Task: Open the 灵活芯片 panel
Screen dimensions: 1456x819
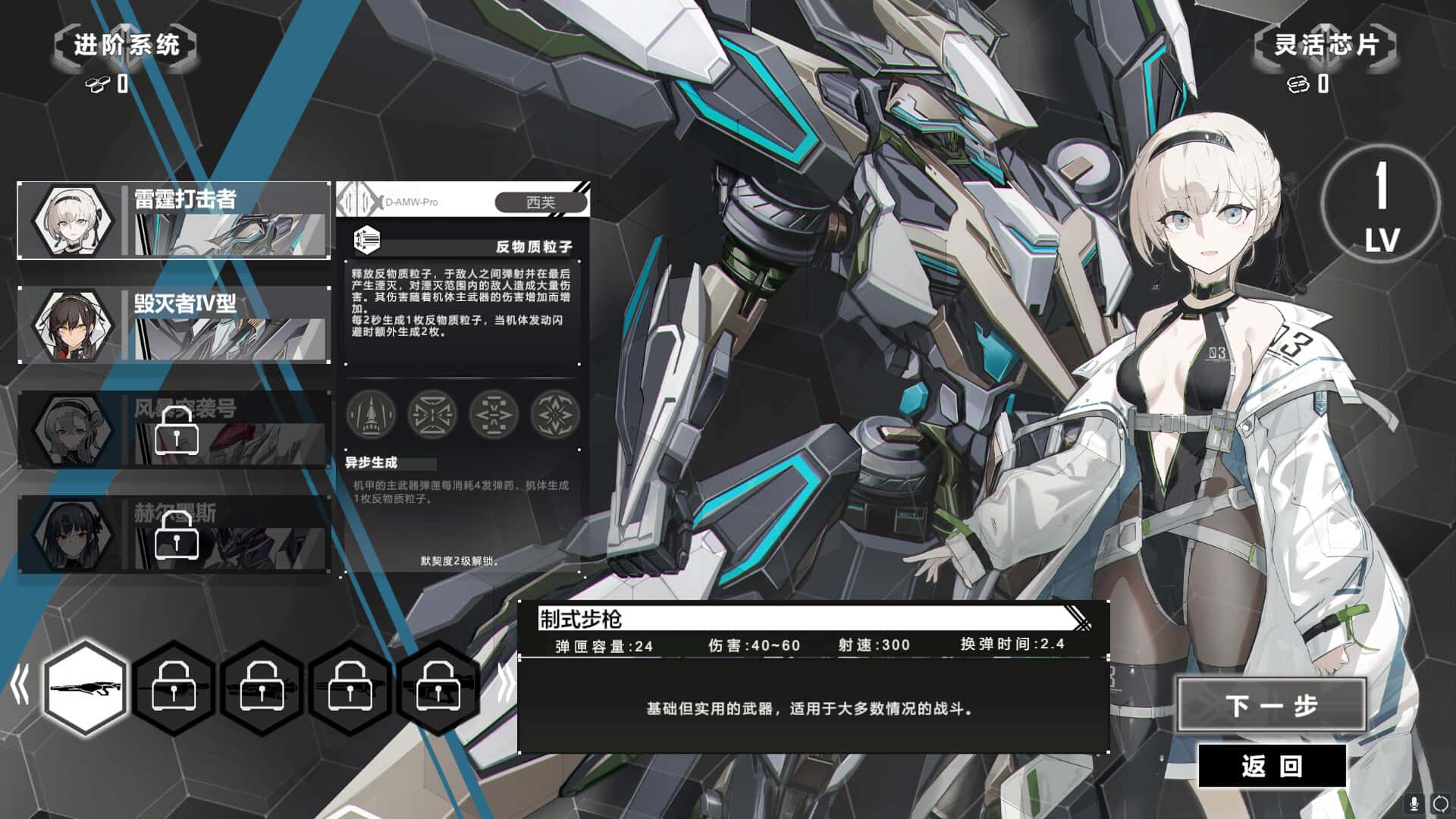Action: tap(1325, 45)
